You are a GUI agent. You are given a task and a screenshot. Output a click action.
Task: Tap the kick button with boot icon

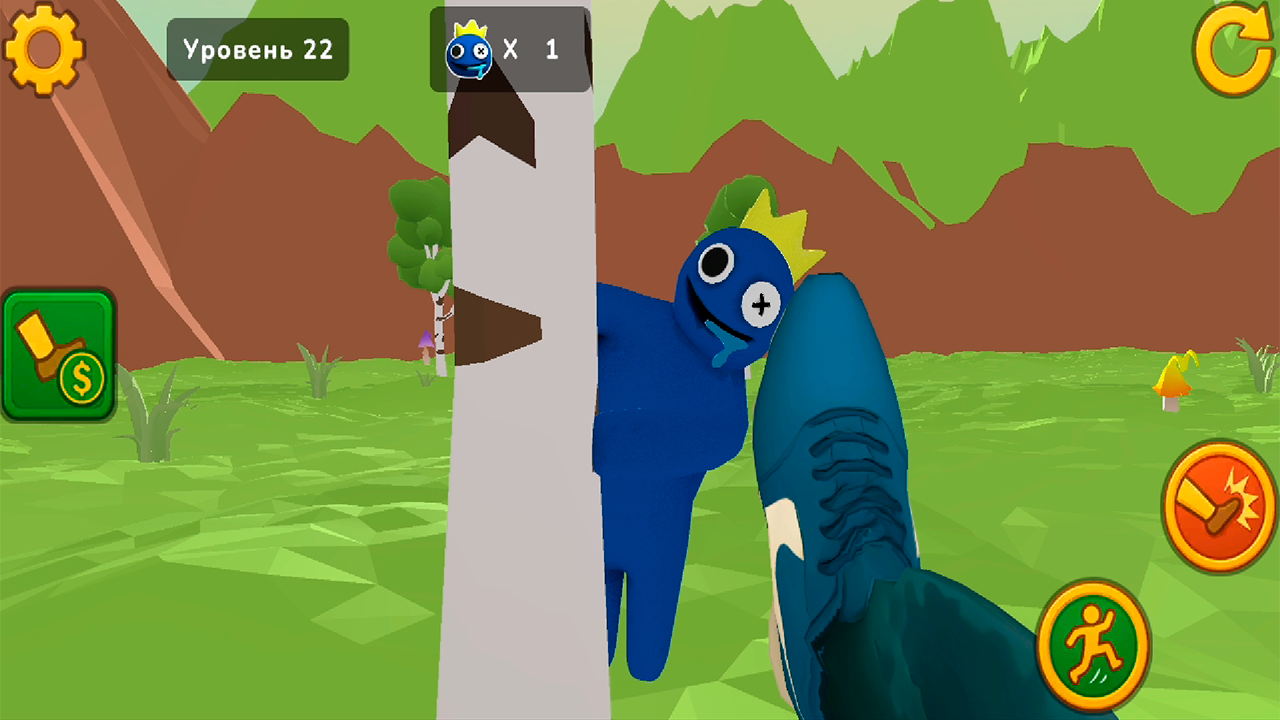[1216, 505]
